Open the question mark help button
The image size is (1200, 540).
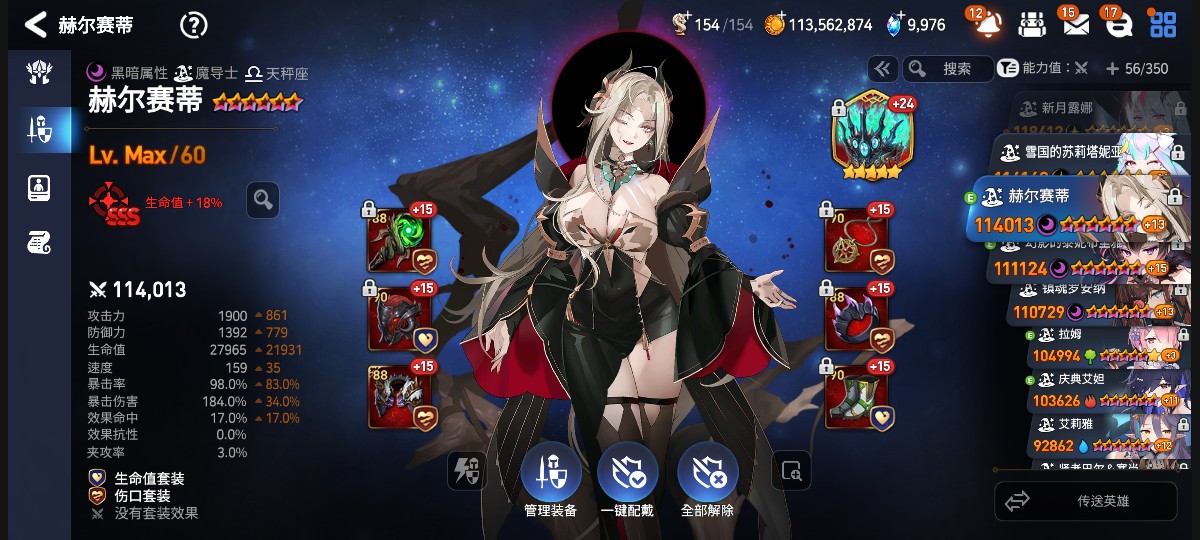(x=193, y=25)
